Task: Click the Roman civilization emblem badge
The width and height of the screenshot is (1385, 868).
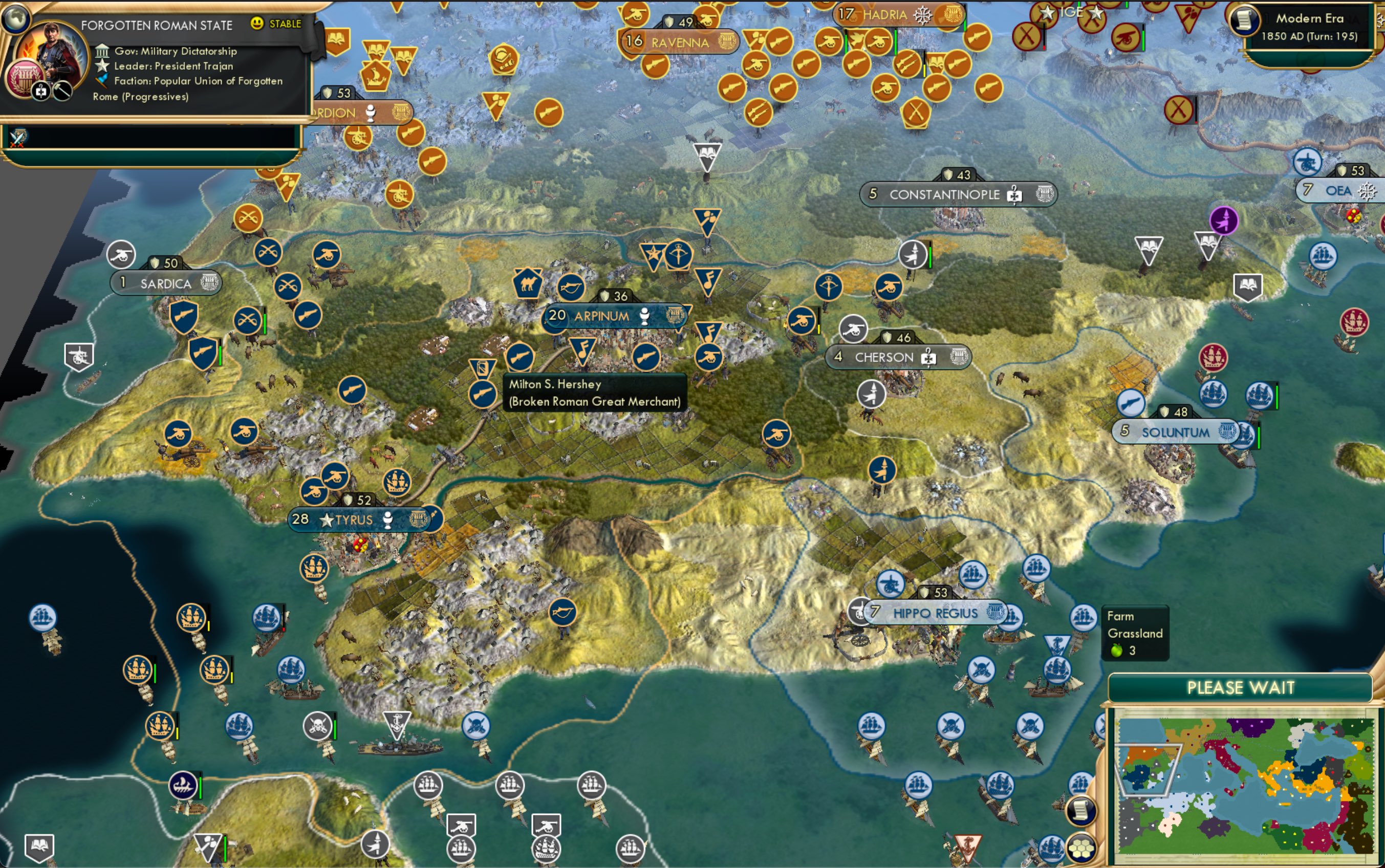Action: (x=24, y=77)
